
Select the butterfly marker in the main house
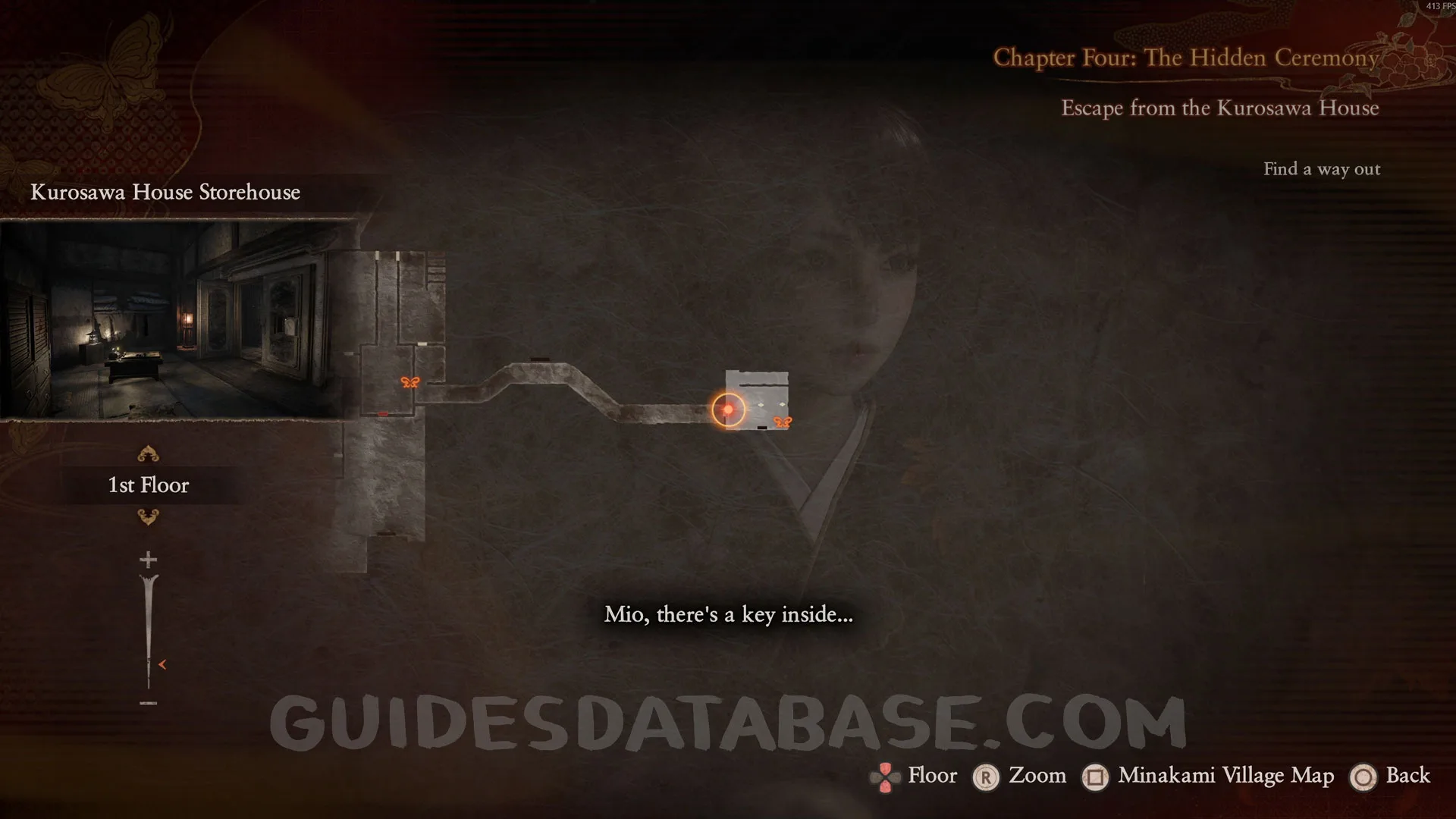(x=409, y=382)
